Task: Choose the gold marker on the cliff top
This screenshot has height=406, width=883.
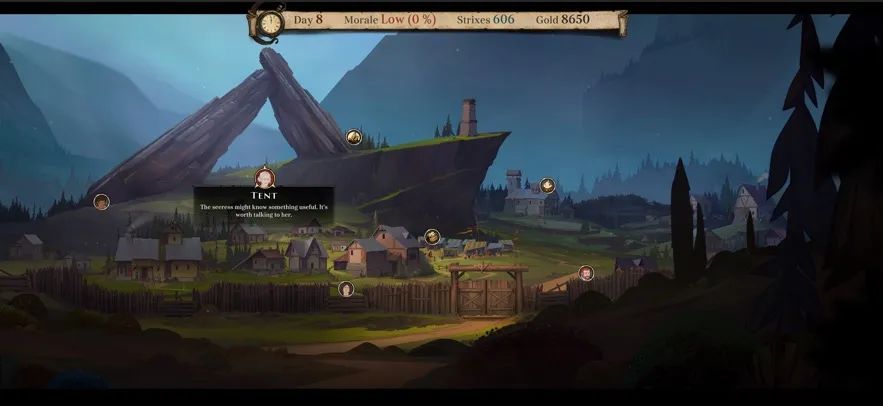Action: click(354, 137)
